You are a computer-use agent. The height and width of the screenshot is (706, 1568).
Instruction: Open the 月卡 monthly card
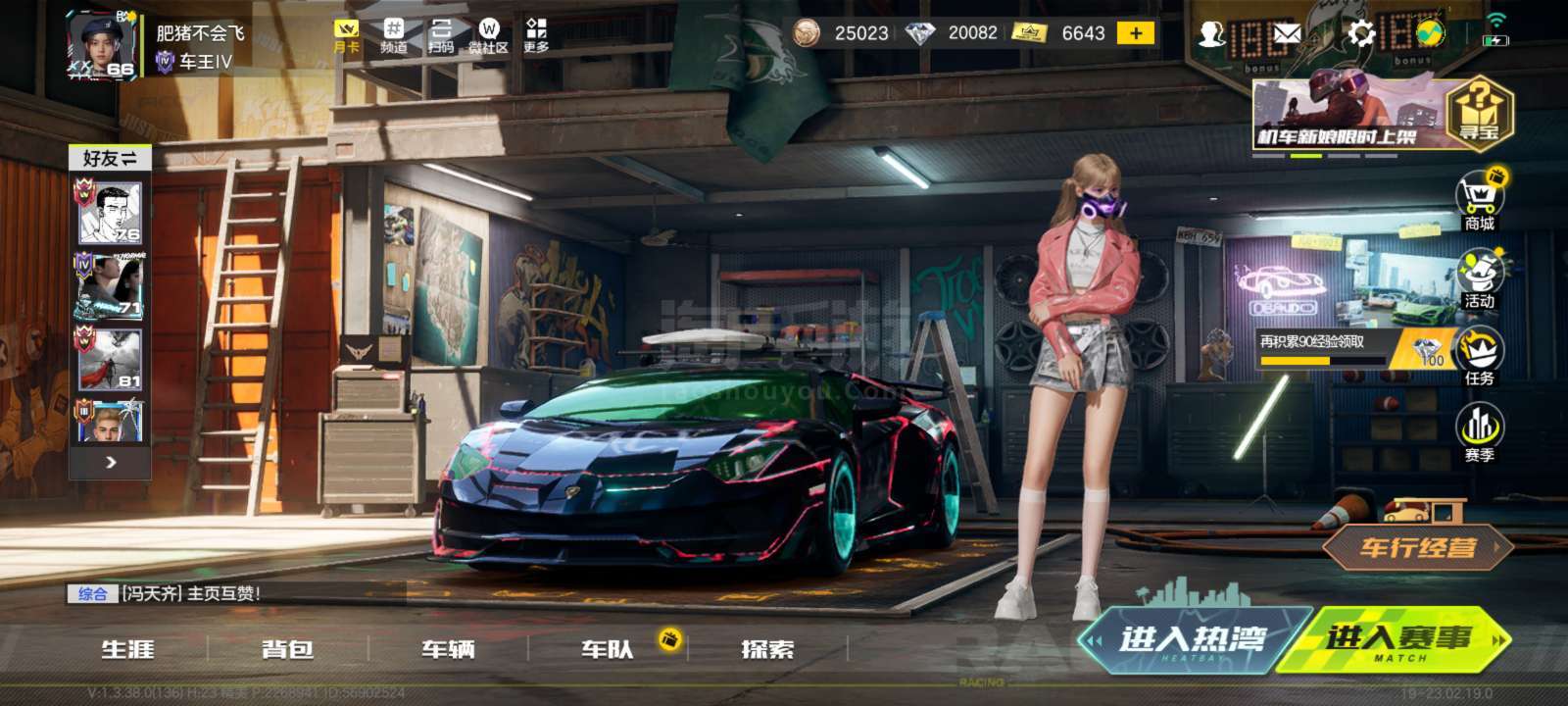coord(346,35)
